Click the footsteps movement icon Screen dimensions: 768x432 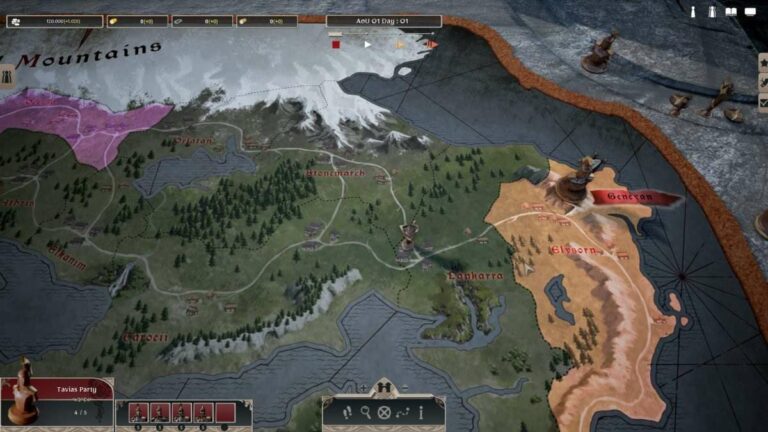(x=349, y=412)
